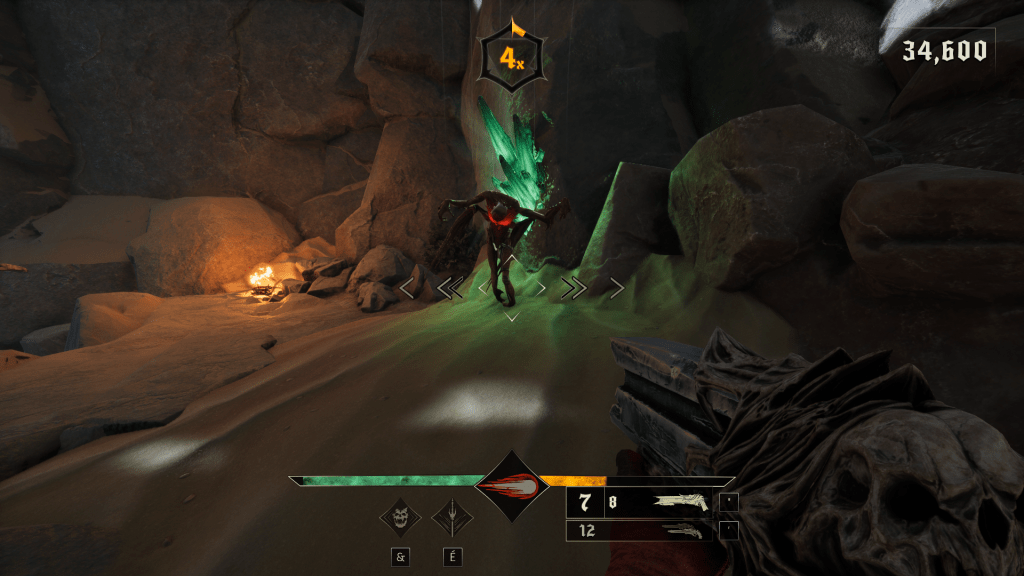Activate the fireball ultimate diamond
Image resolution: width=1024 pixels, height=576 pixels.
pyautogui.click(x=511, y=485)
